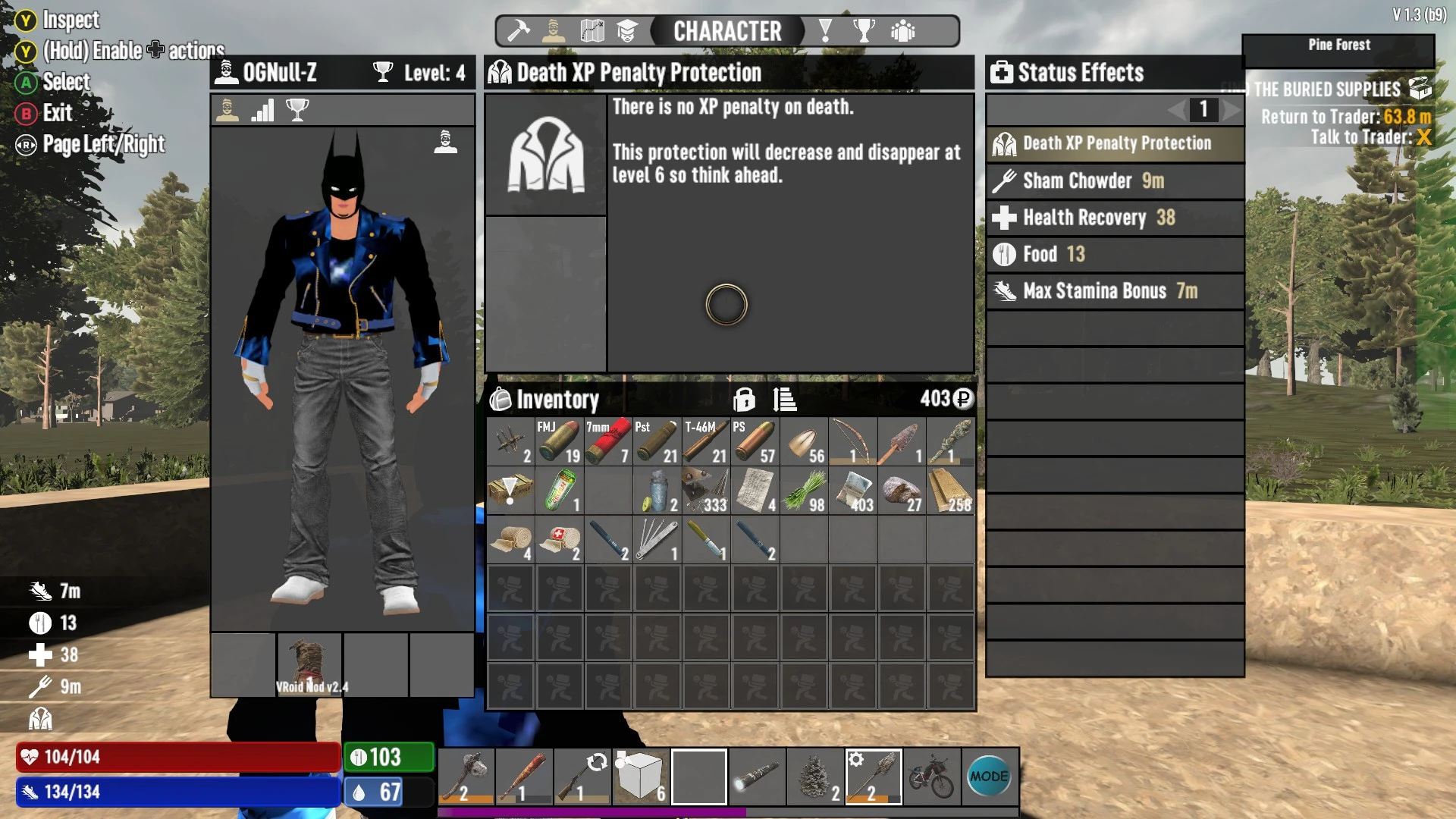
Task: Open the map tab icon
Action: [592, 31]
